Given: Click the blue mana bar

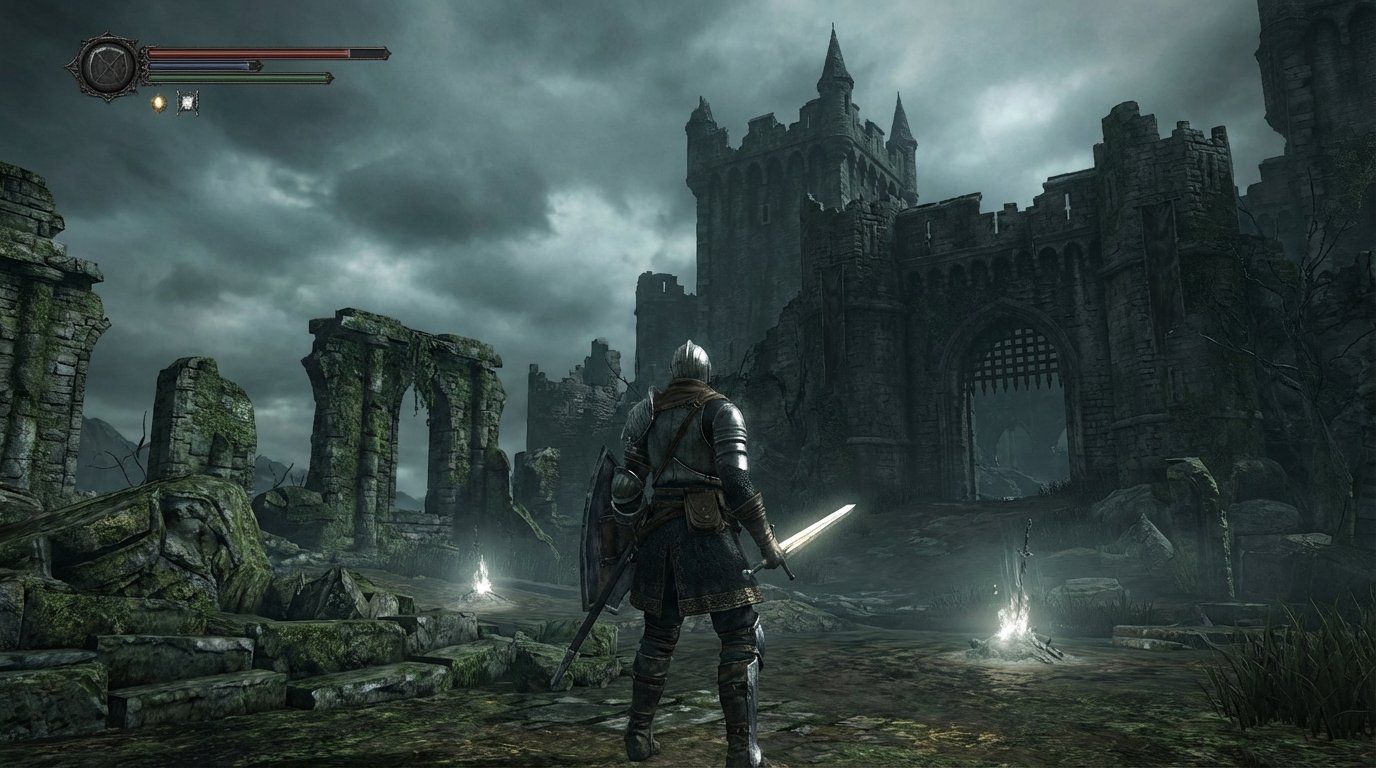Looking at the screenshot, I should (x=200, y=65).
